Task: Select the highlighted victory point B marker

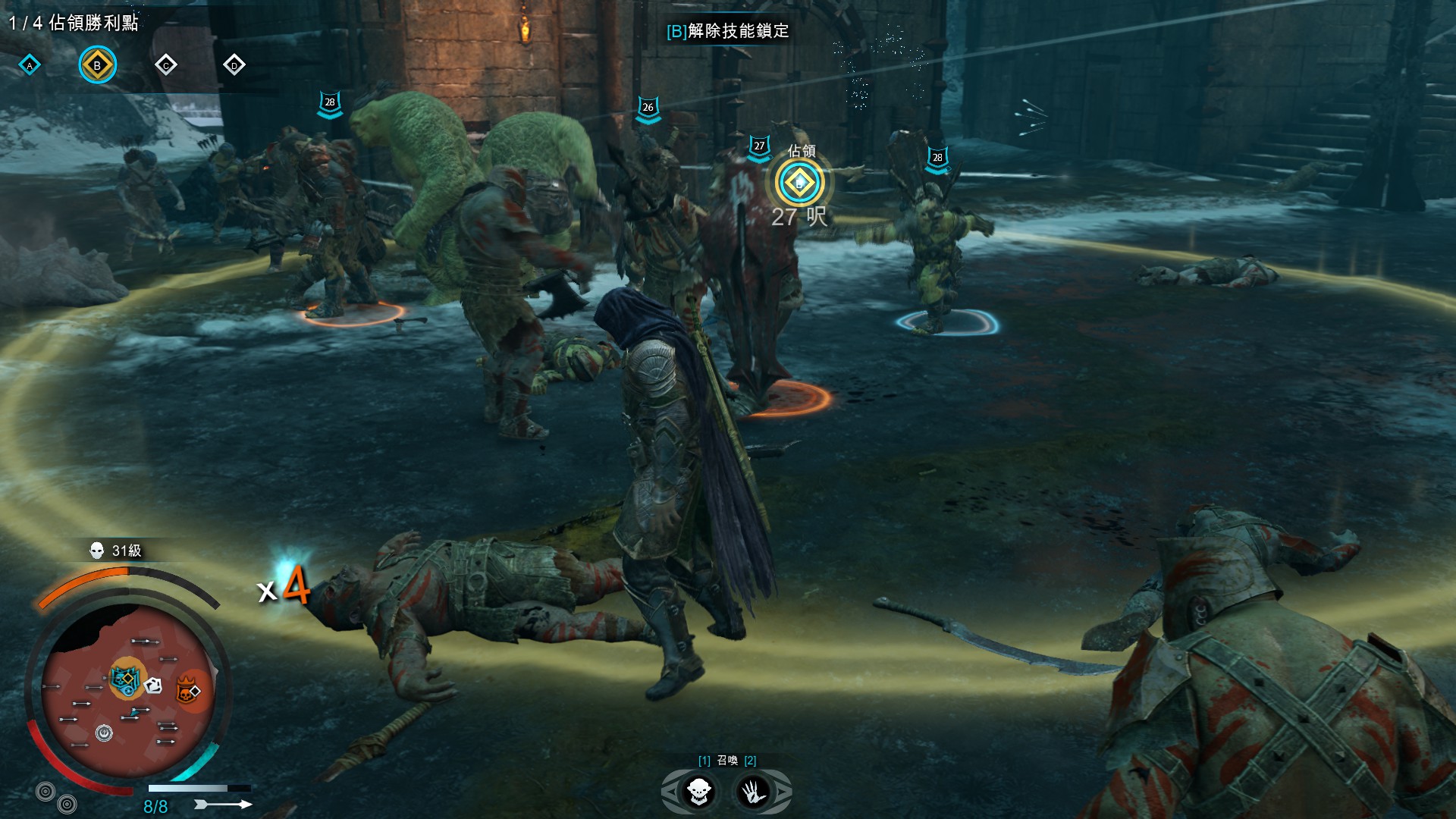Action: pos(97,65)
